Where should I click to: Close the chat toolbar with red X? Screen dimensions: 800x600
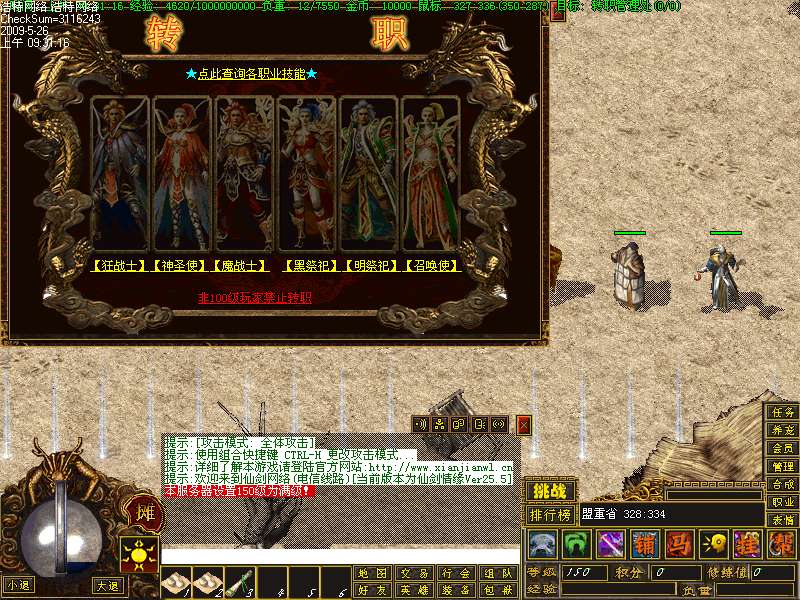point(524,425)
